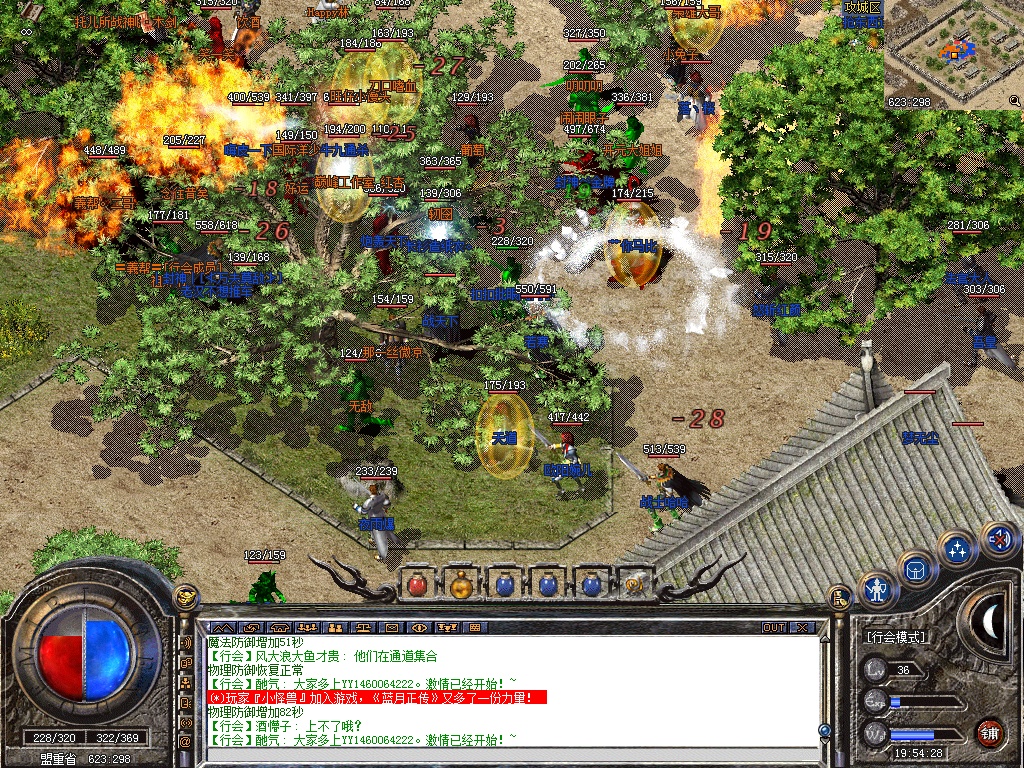Open the red 铺 shop button
1024x768 pixels.
(x=990, y=731)
